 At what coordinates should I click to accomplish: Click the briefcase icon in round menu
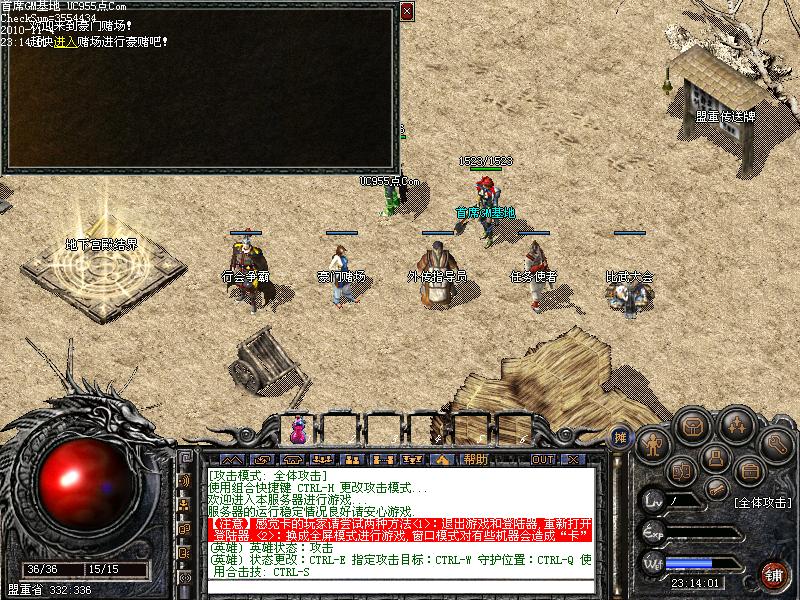(748, 470)
